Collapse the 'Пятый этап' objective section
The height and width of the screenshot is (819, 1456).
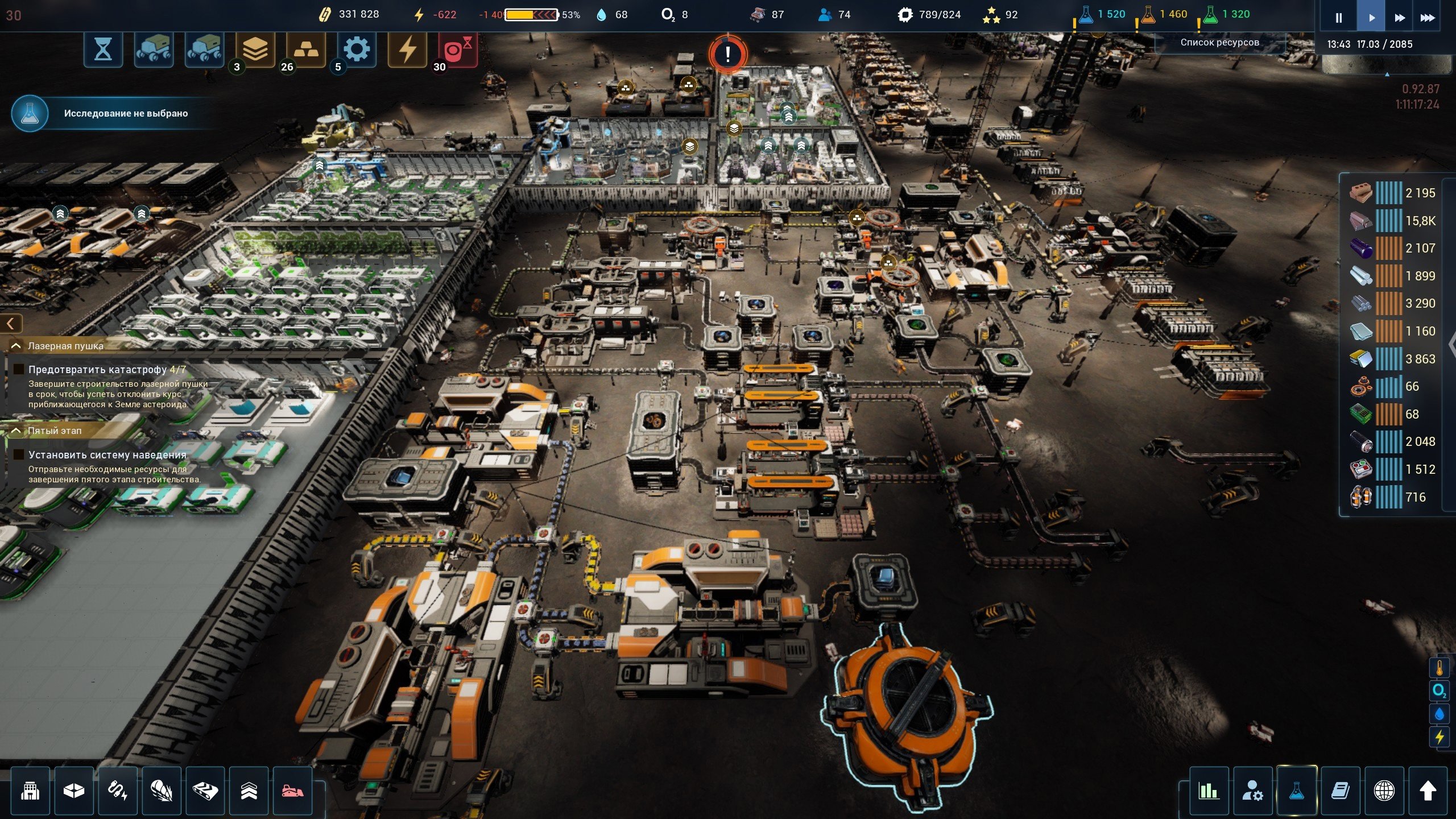(16, 431)
